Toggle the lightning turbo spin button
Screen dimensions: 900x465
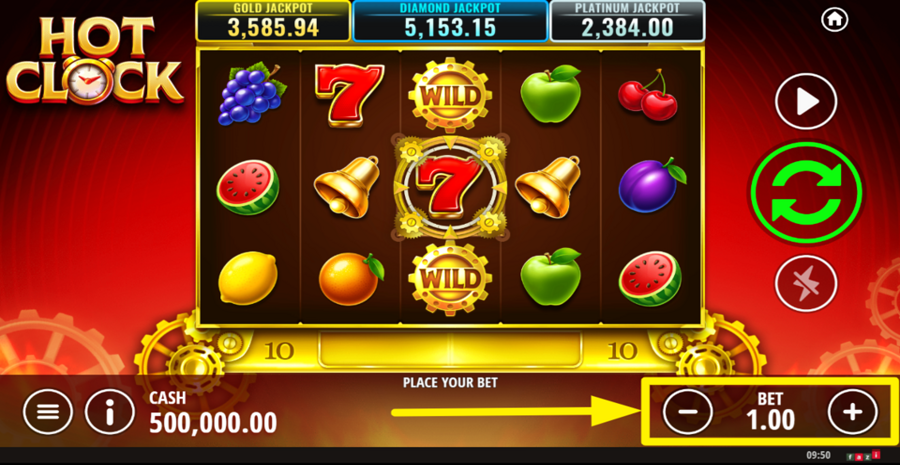[806, 284]
